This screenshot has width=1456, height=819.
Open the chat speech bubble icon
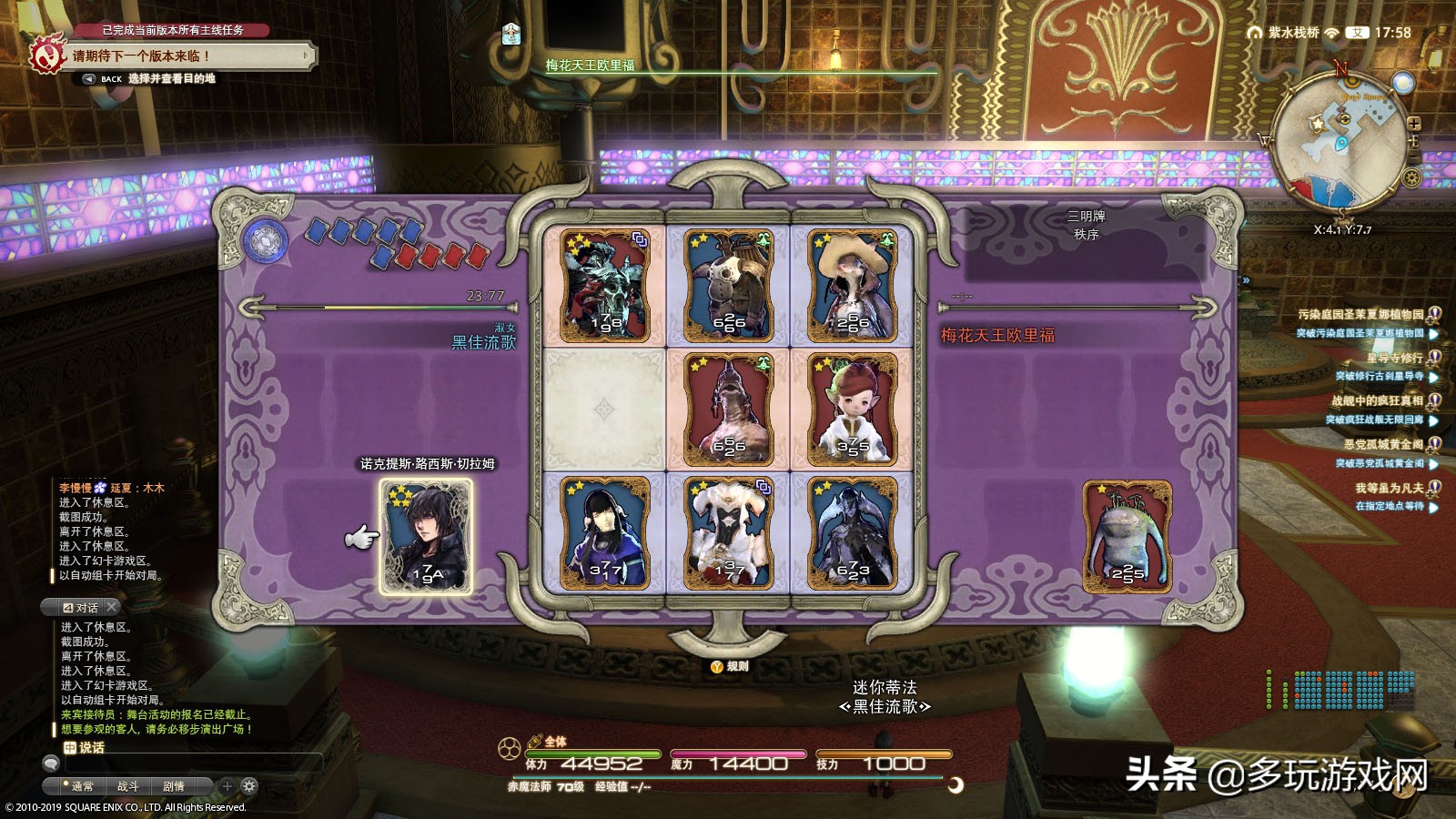pyautogui.click(x=51, y=764)
